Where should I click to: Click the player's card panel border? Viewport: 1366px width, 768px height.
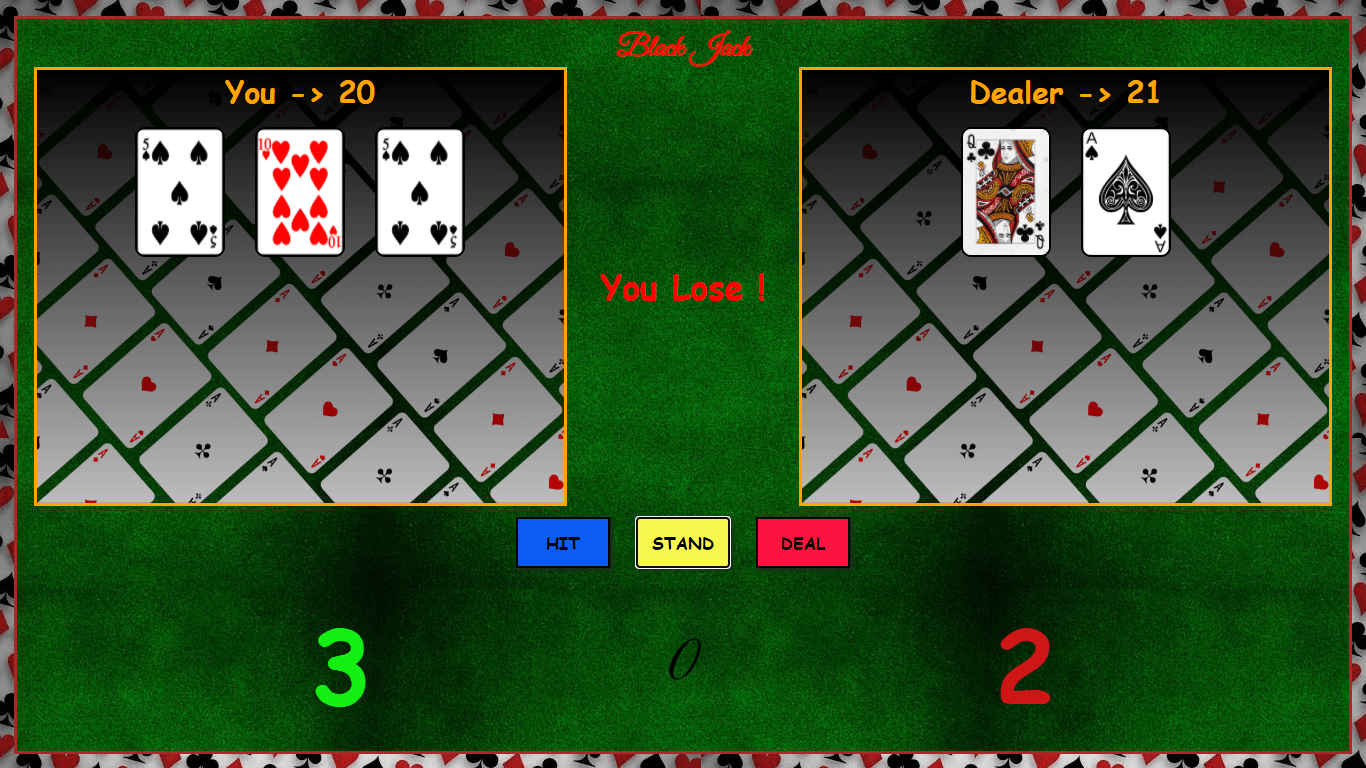[300, 68]
